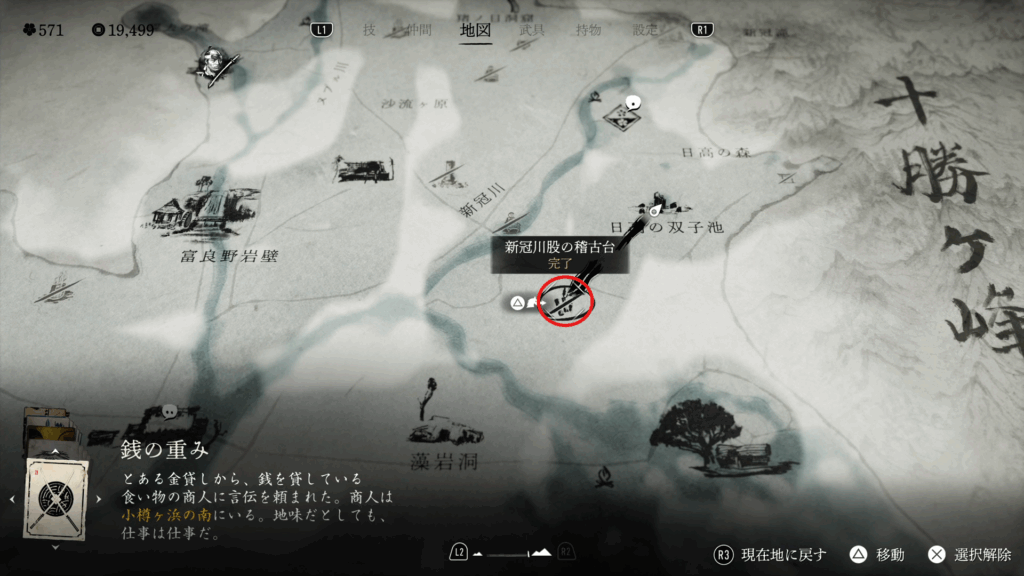Switch to the 技 (Techniques) tab

pos(370,30)
